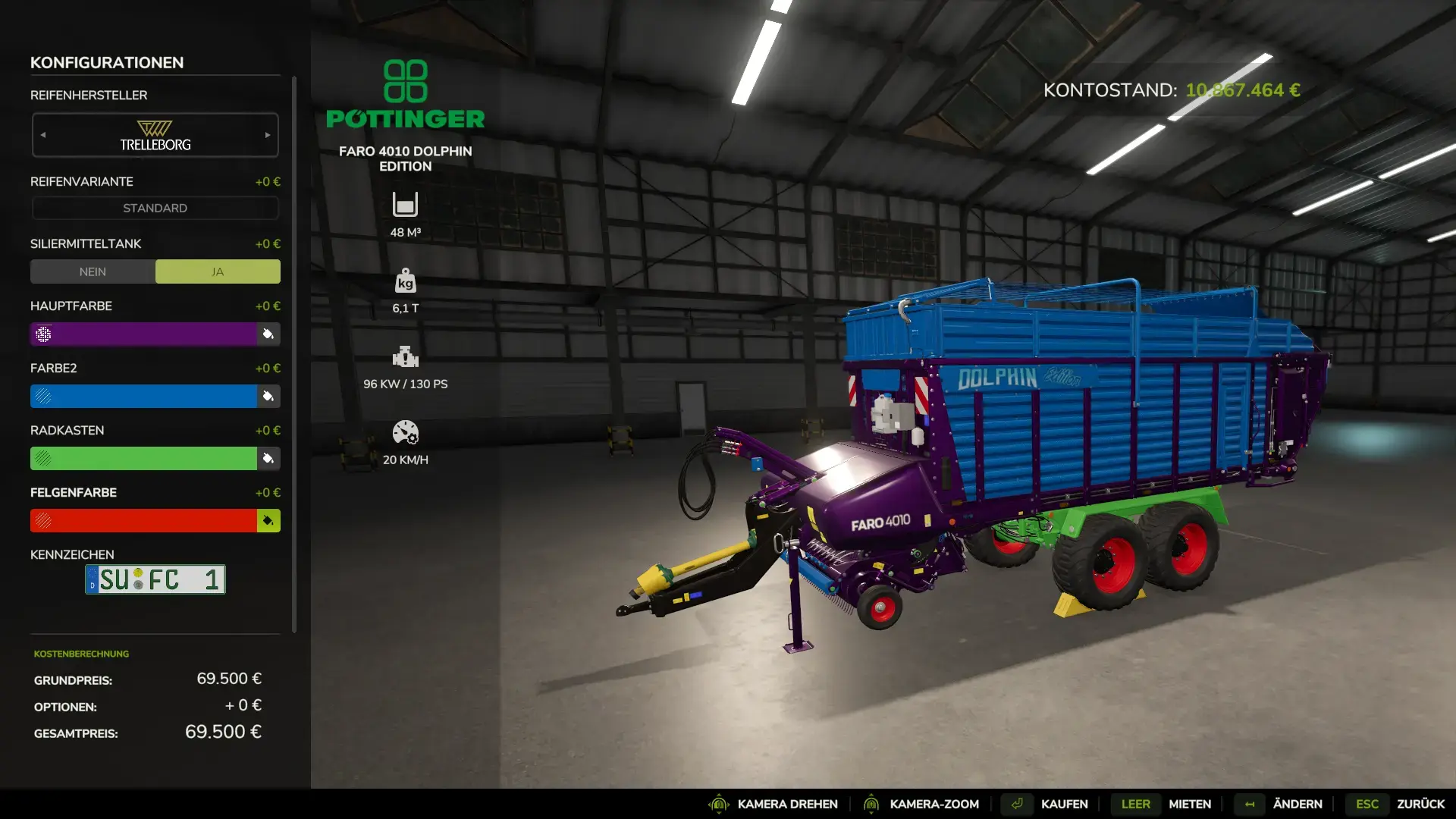Select ÄNDERN in the bottom bar
This screenshot has width=1456, height=819.
[1297, 804]
